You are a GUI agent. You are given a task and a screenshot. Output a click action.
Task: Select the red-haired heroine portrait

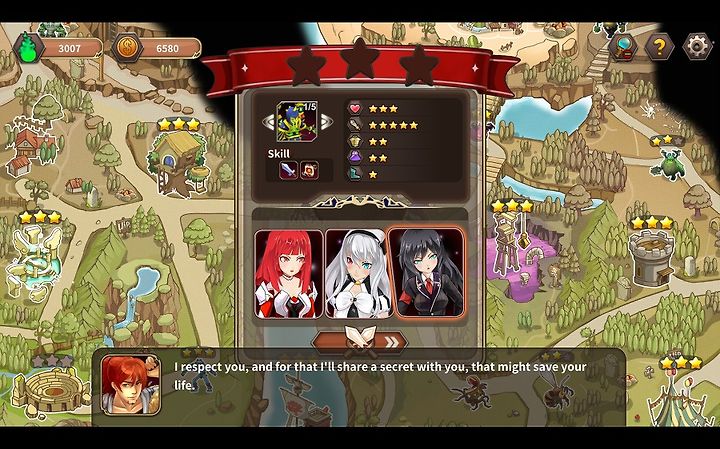(x=289, y=274)
